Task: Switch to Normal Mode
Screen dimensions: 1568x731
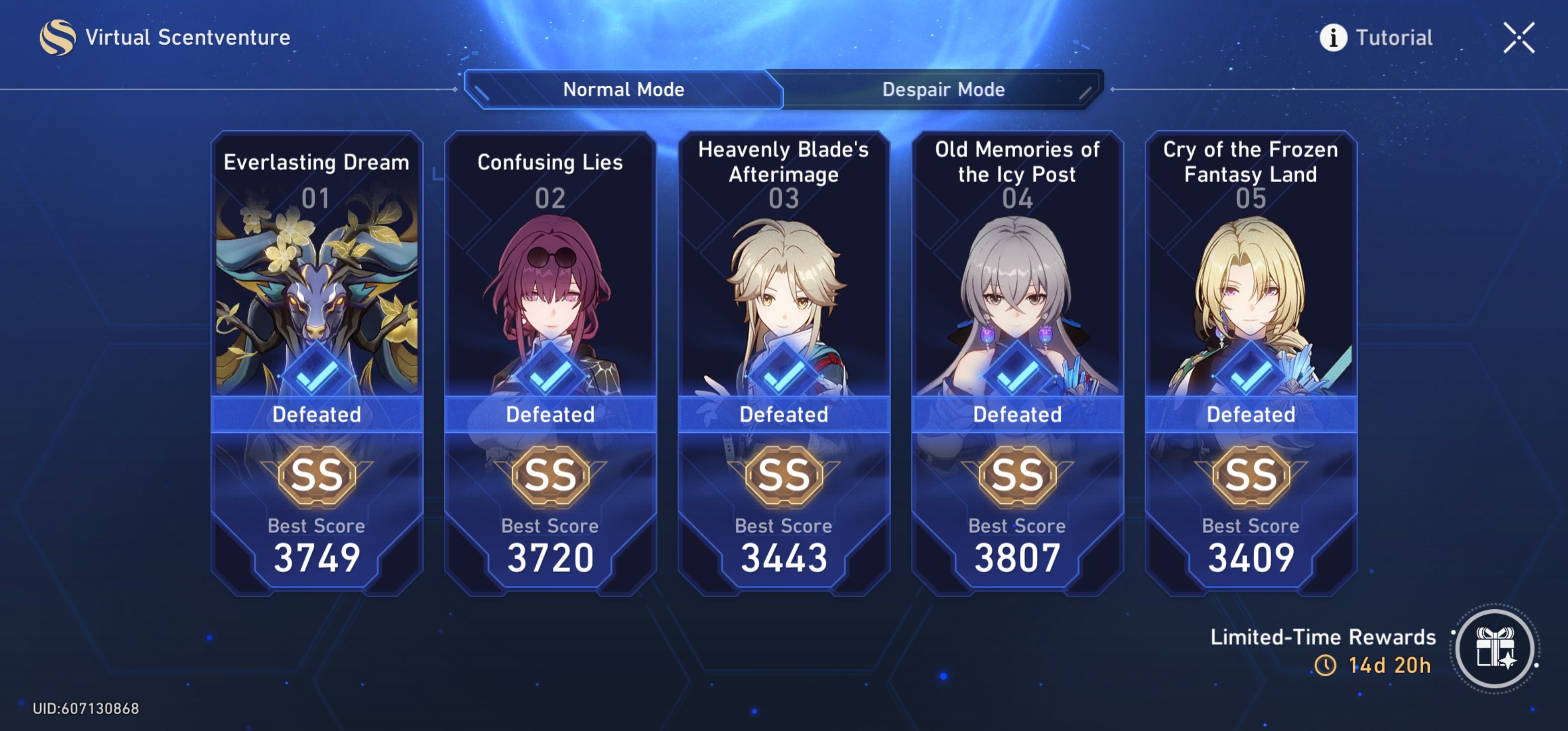Action: (624, 89)
